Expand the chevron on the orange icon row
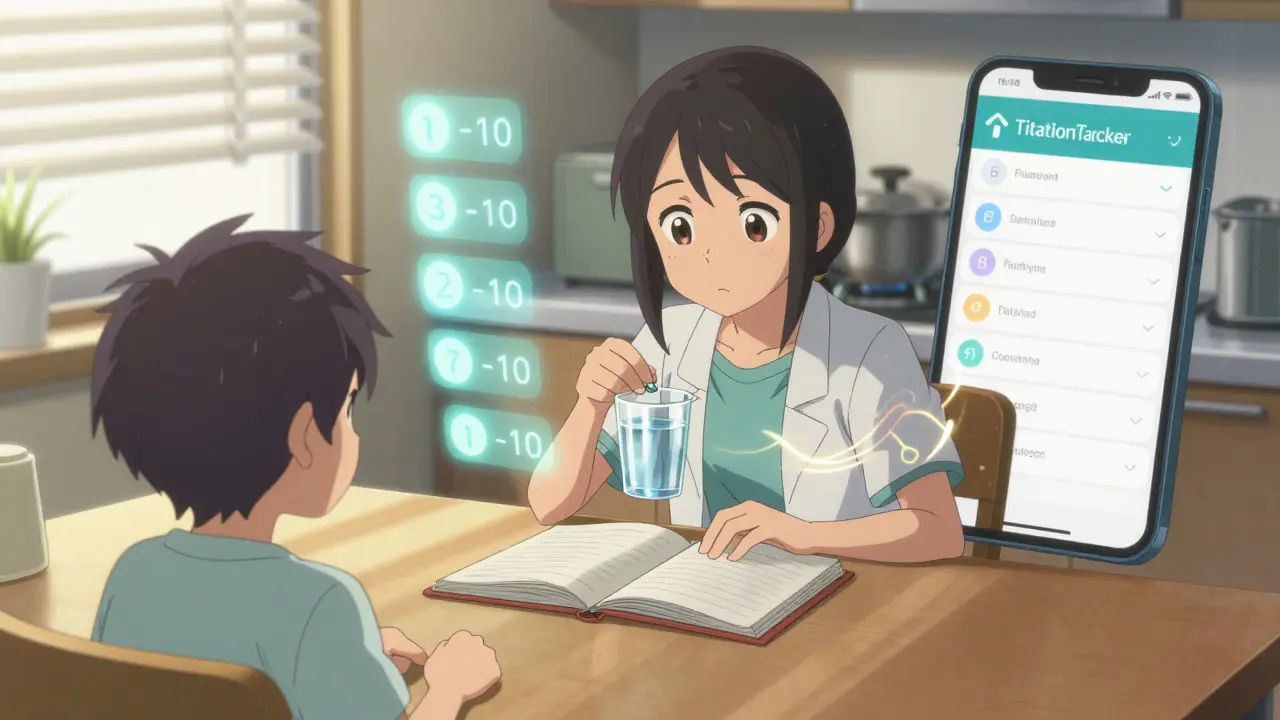 (1150, 327)
